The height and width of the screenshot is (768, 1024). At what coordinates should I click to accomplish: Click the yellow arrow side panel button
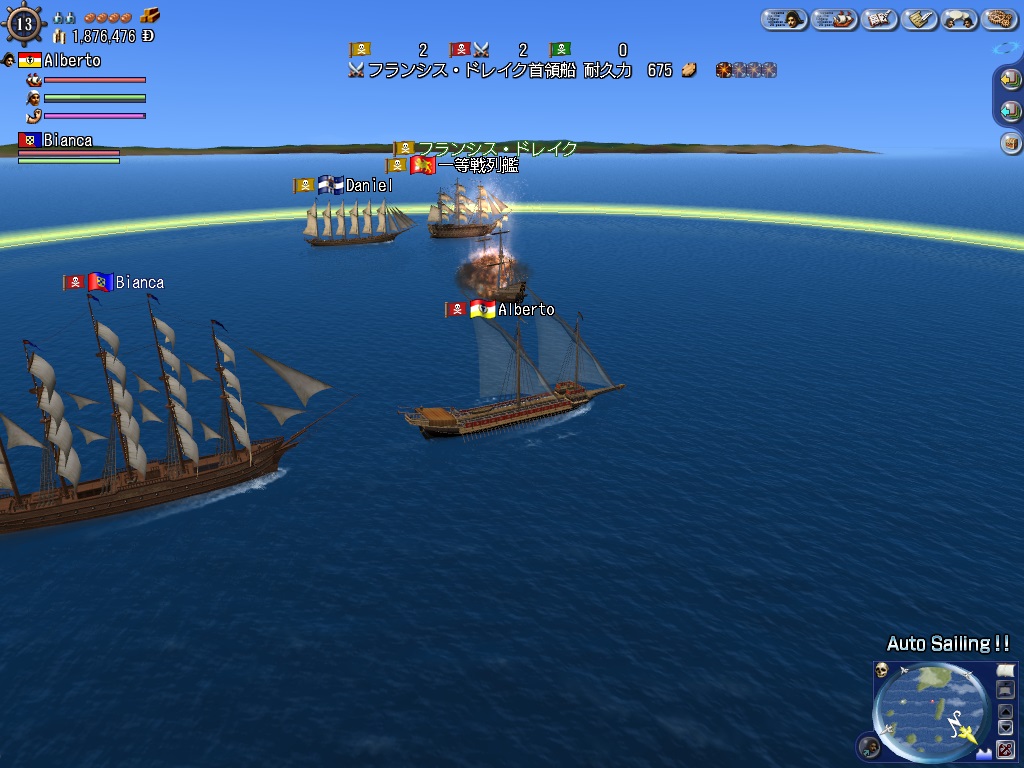pyautogui.click(x=1010, y=80)
